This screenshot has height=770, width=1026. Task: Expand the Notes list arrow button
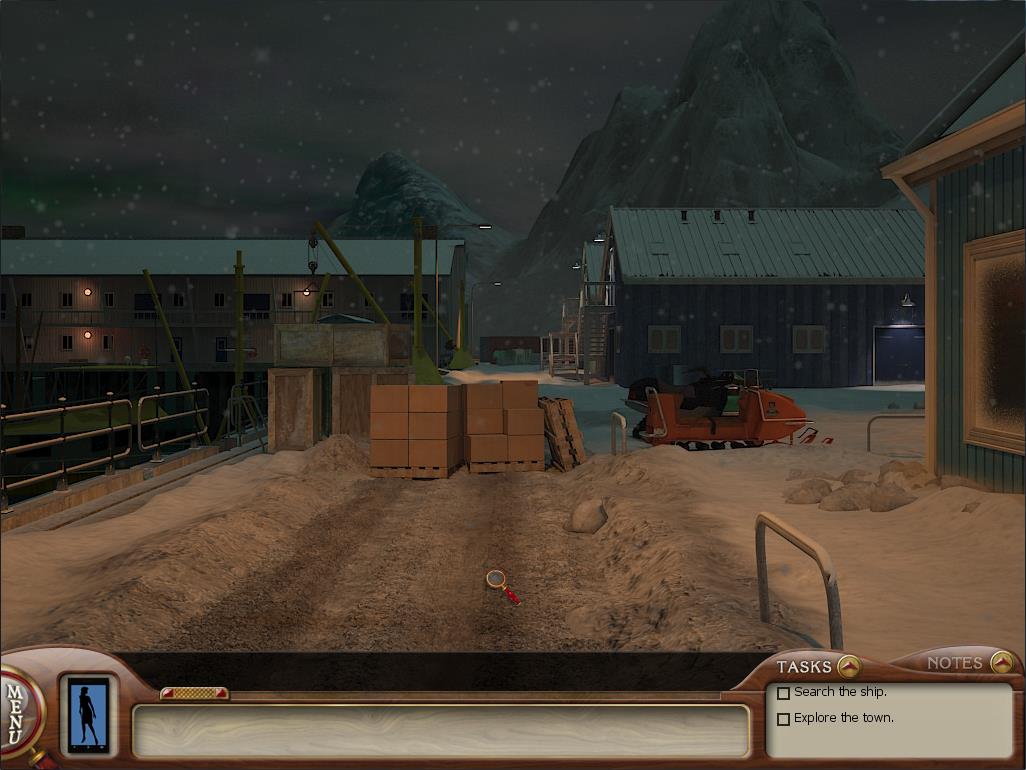1001,662
